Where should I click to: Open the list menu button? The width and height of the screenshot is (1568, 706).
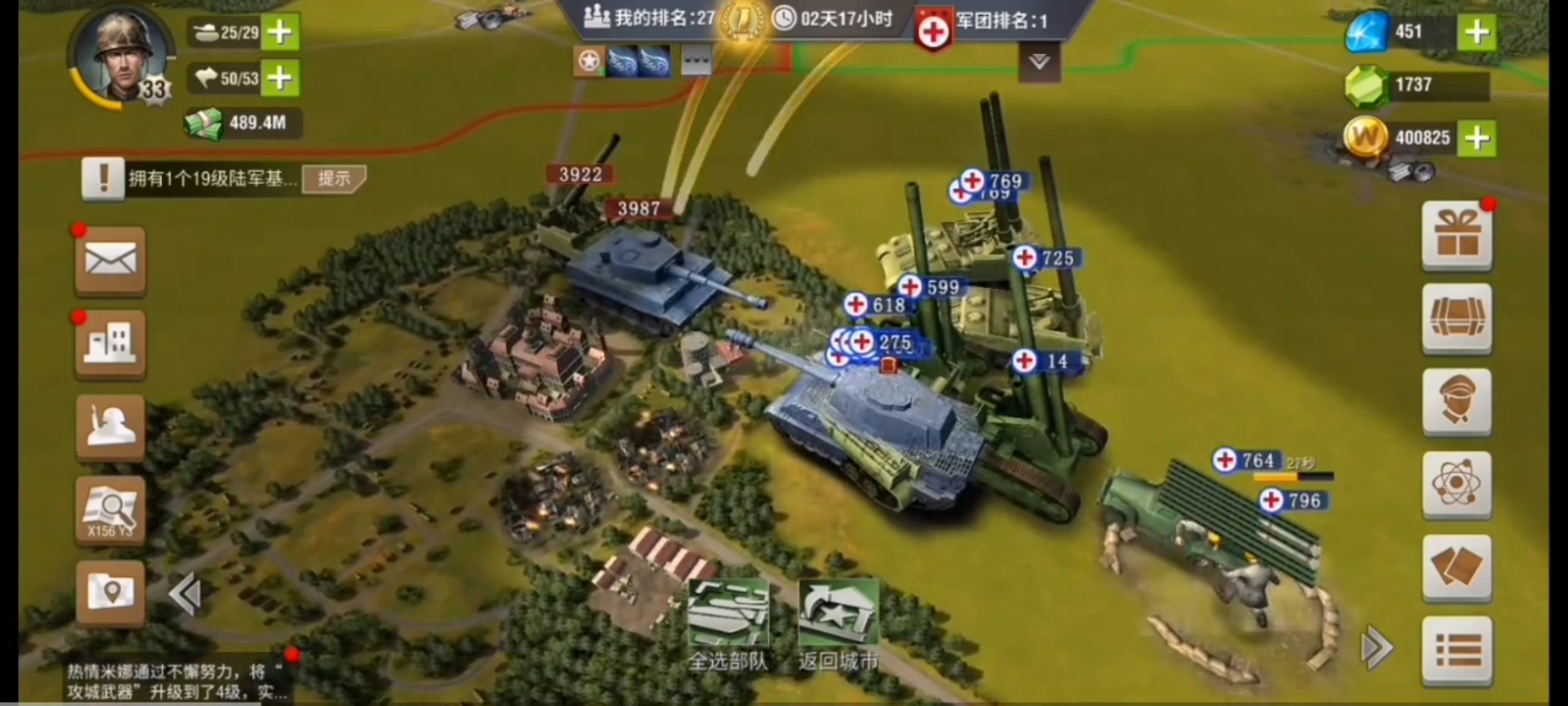pyautogui.click(x=1457, y=650)
